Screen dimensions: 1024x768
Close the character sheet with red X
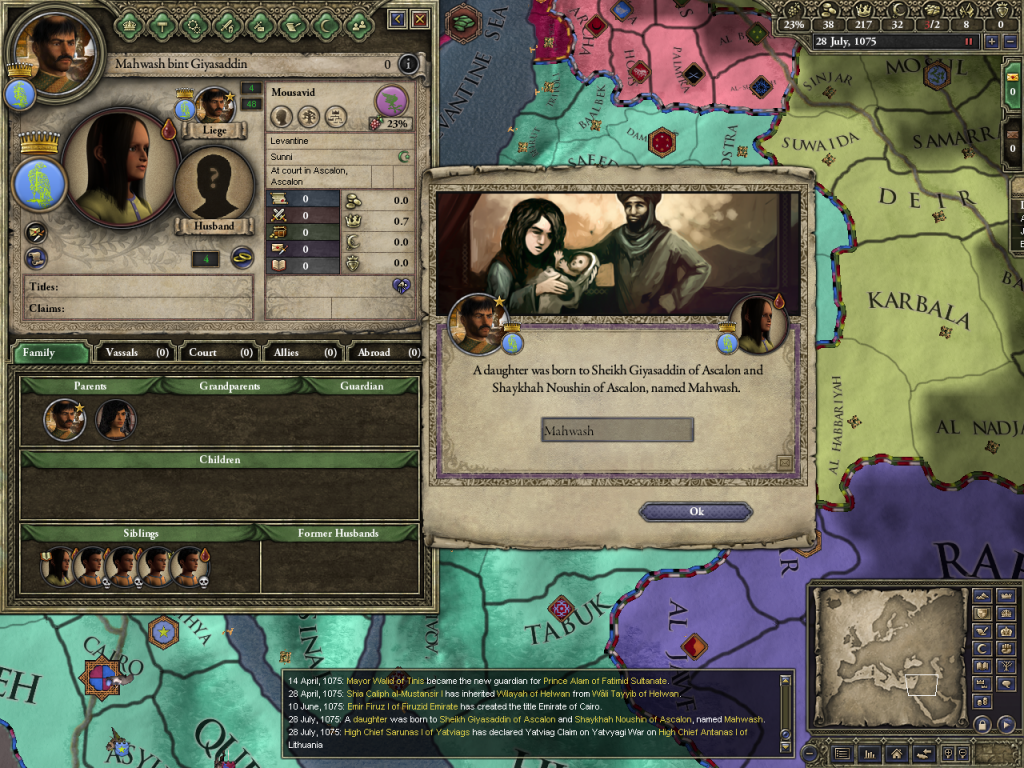(420, 19)
